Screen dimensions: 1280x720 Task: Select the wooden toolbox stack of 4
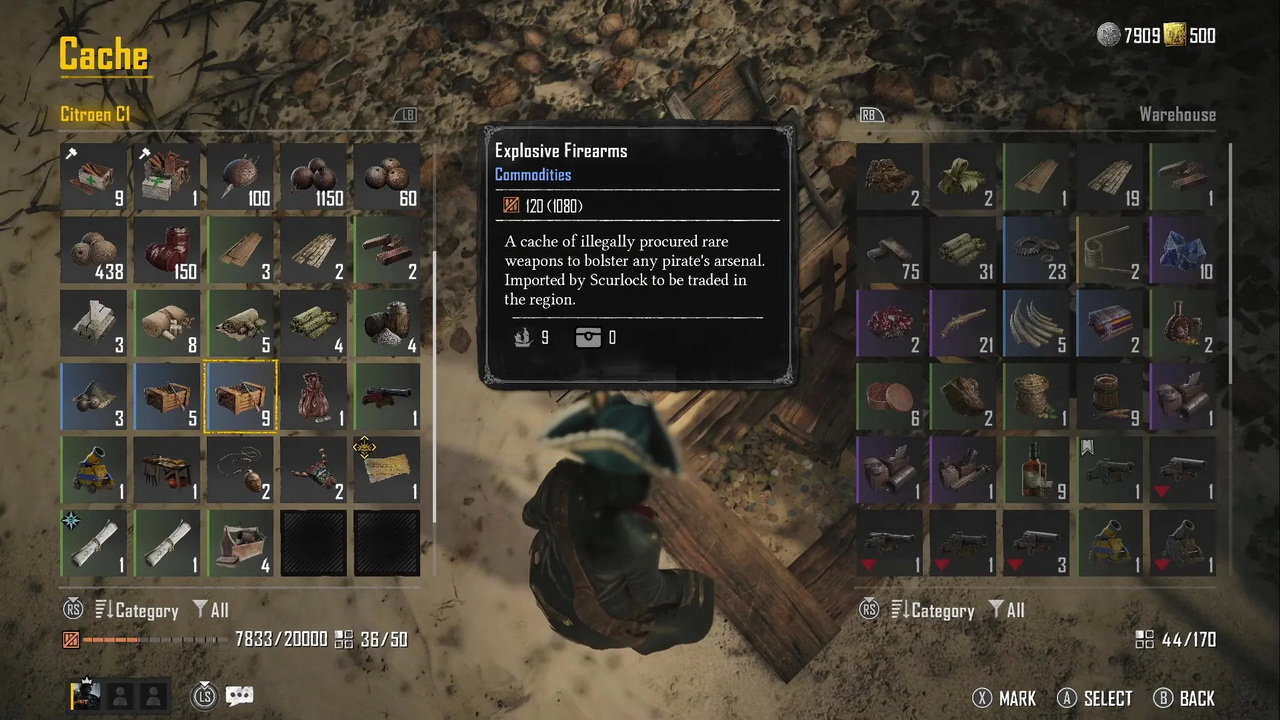point(240,543)
